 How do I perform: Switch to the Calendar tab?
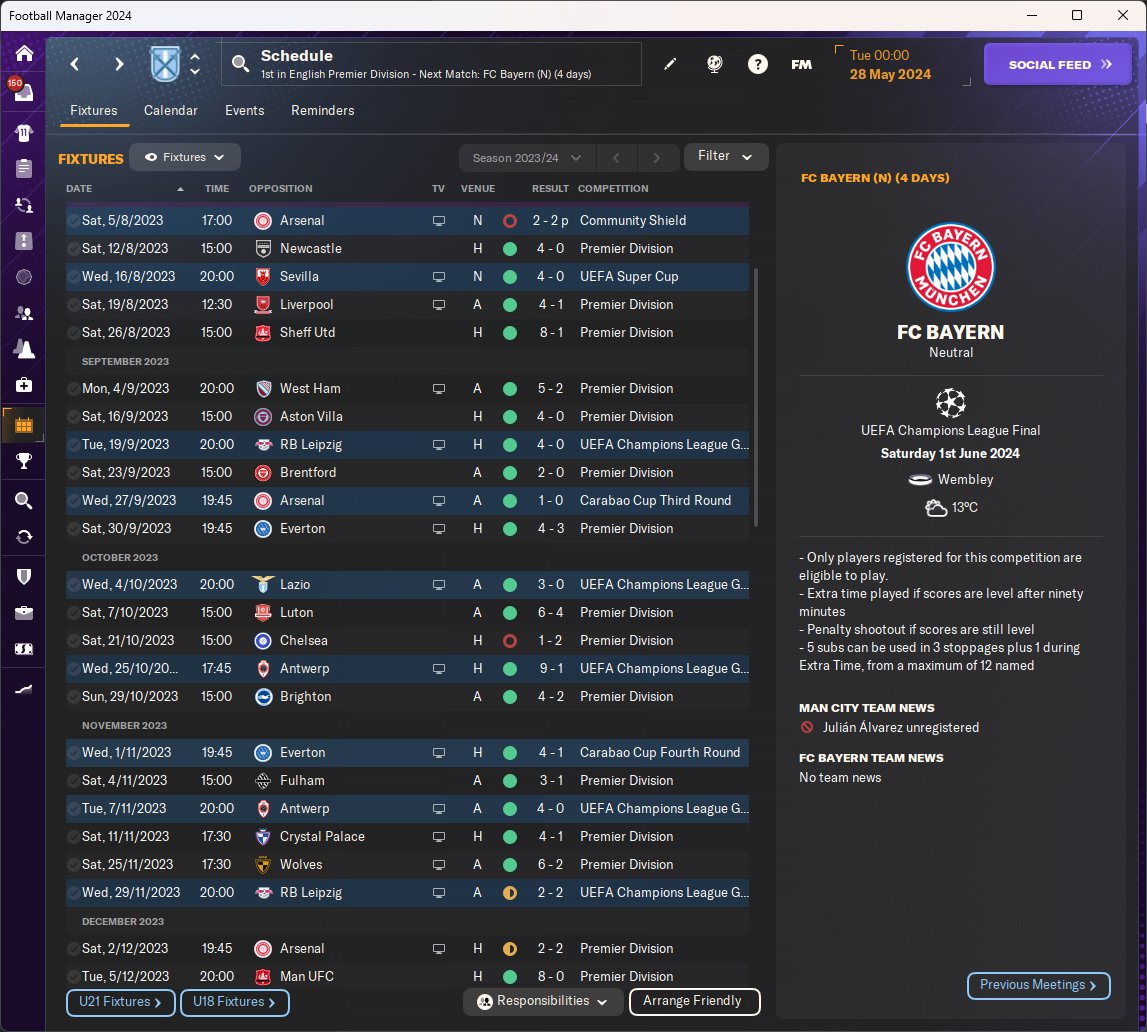click(x=170, y=111)
